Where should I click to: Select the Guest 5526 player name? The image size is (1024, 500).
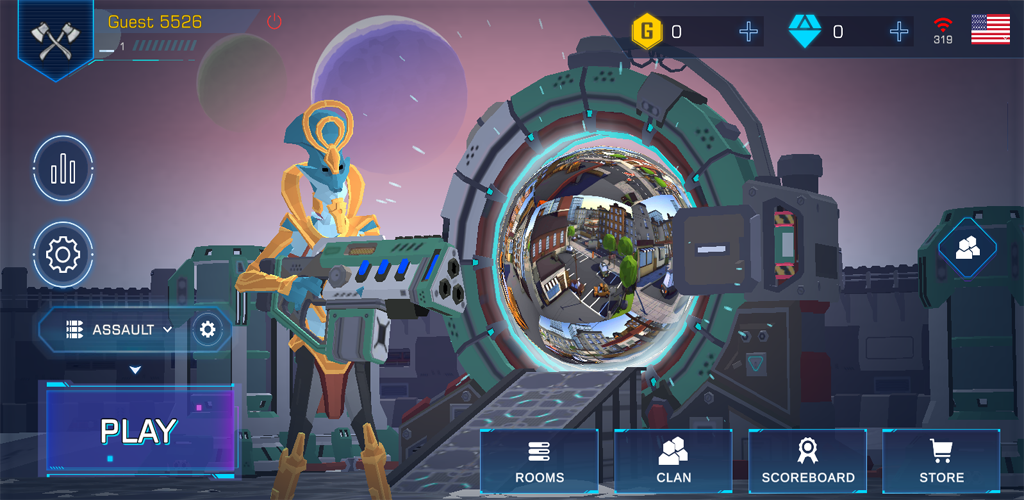(155, 22)
